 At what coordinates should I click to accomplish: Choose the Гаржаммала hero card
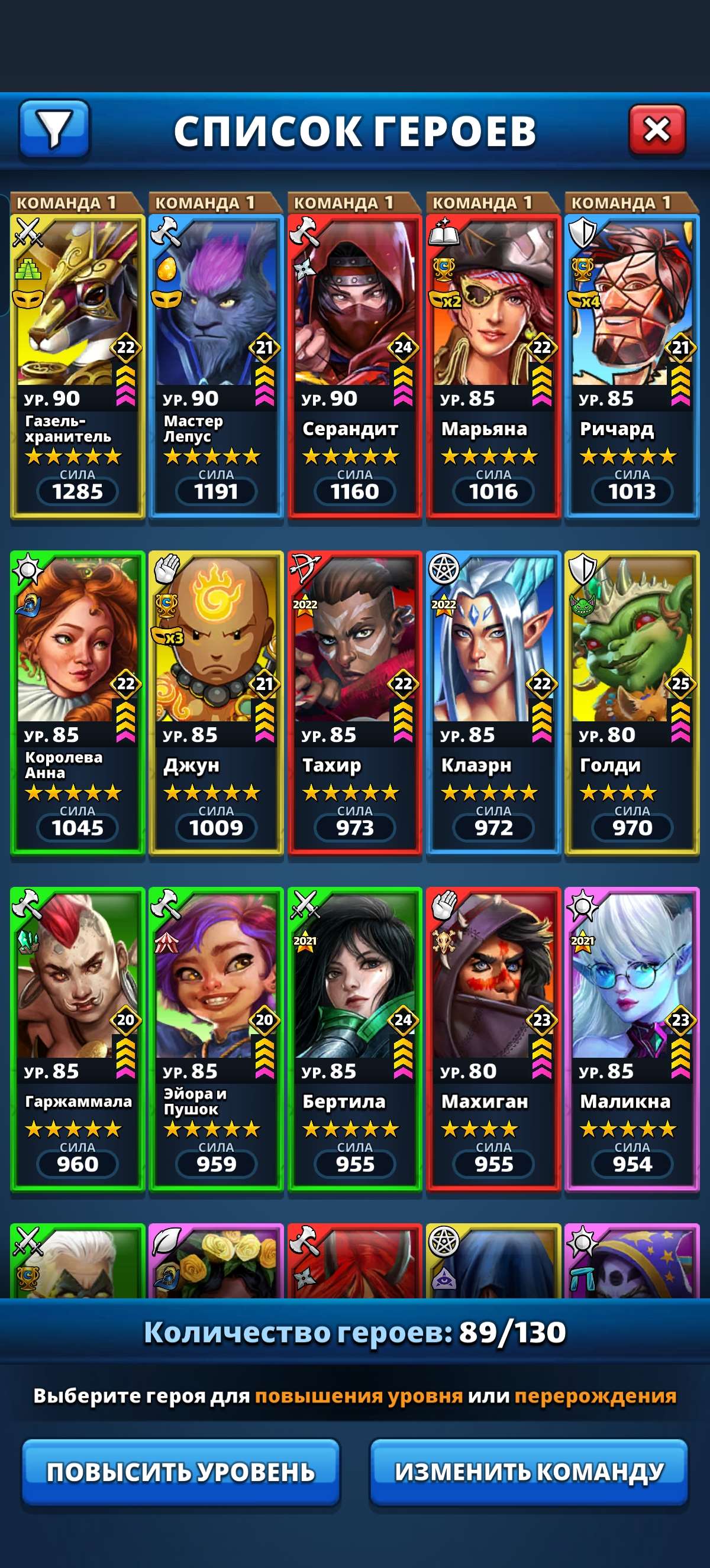point(78,1038)
